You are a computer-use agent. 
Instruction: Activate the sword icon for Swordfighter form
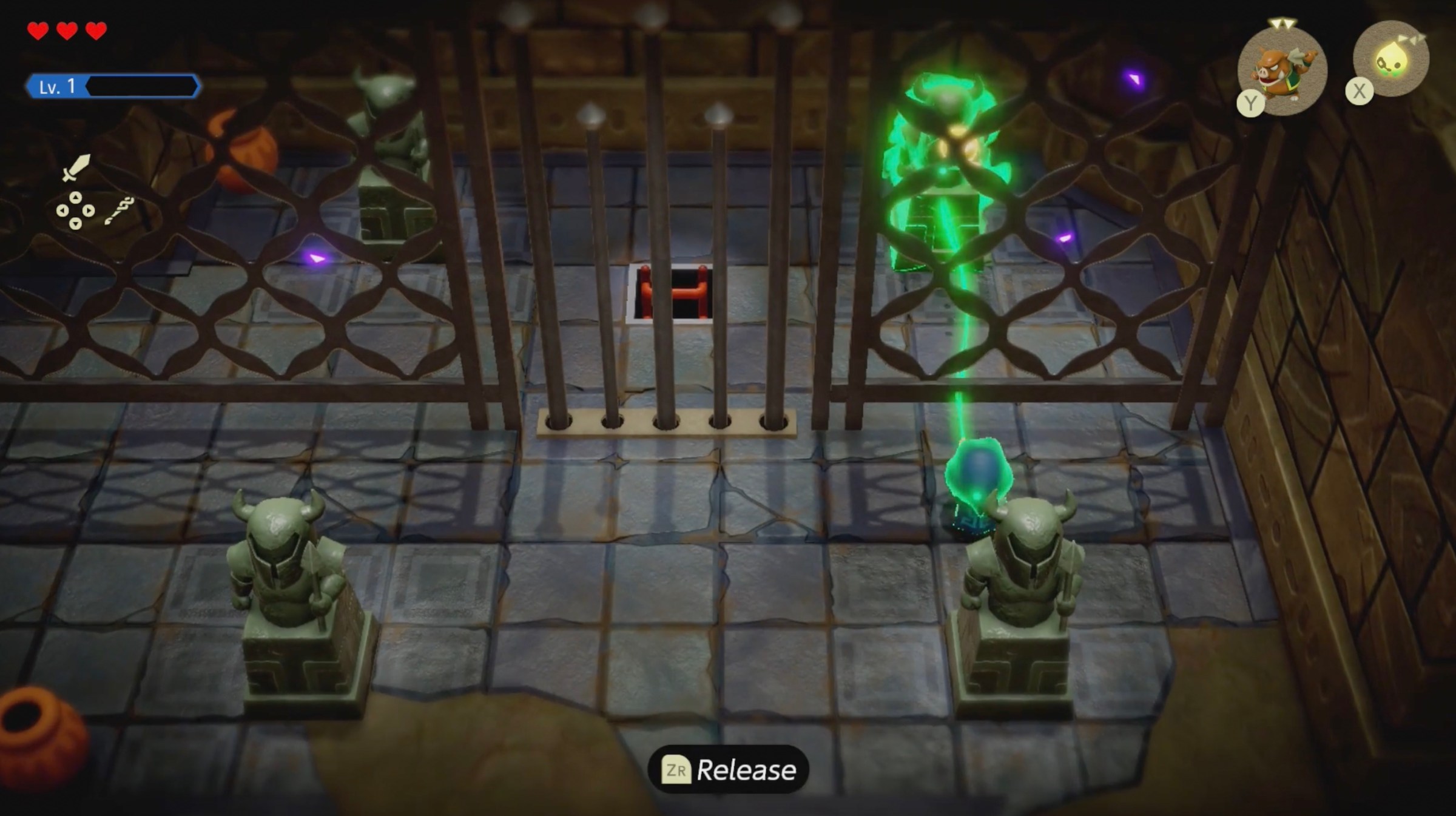point(76,167)
